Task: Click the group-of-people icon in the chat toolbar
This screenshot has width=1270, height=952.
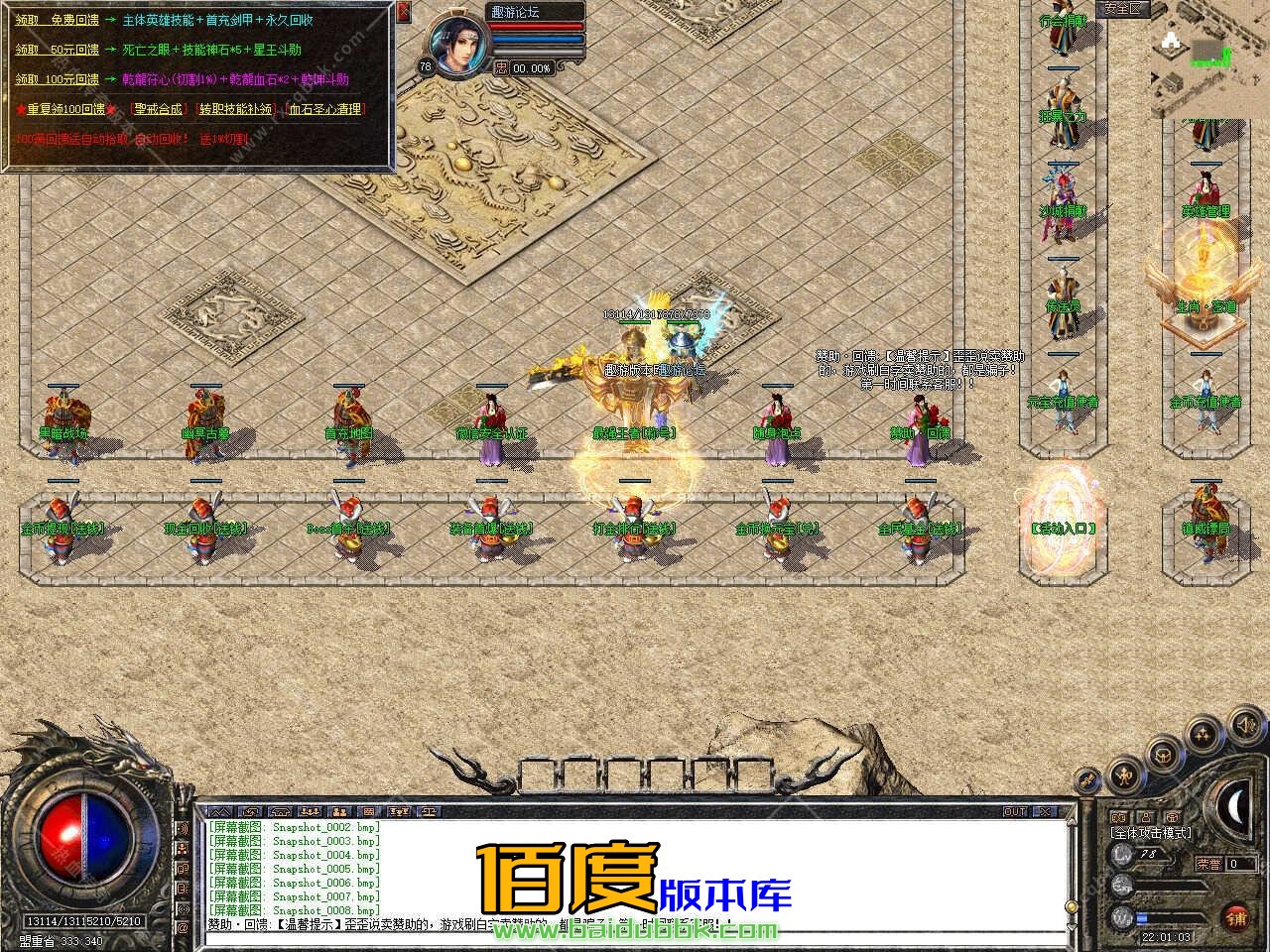Action: pos(312,811)
